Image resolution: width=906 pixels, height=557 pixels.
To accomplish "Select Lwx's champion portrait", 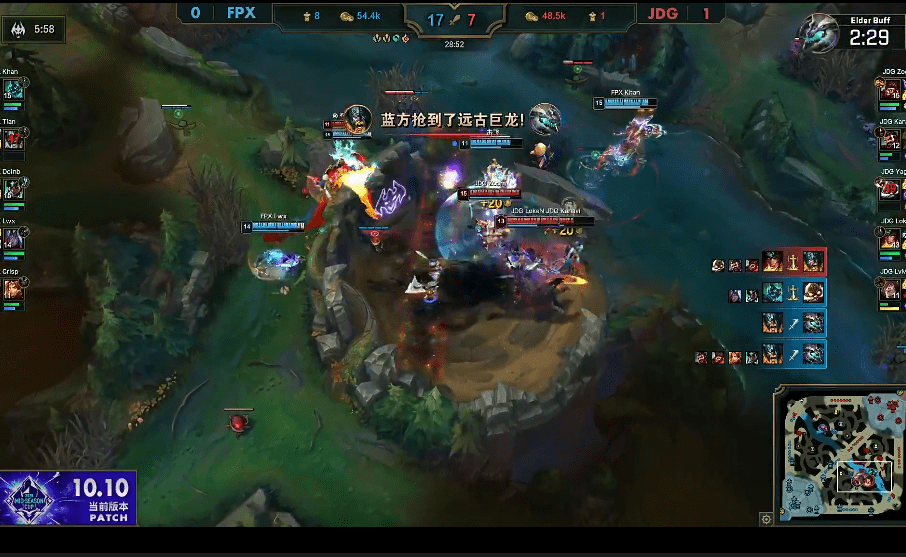I will tap(13, 239).
